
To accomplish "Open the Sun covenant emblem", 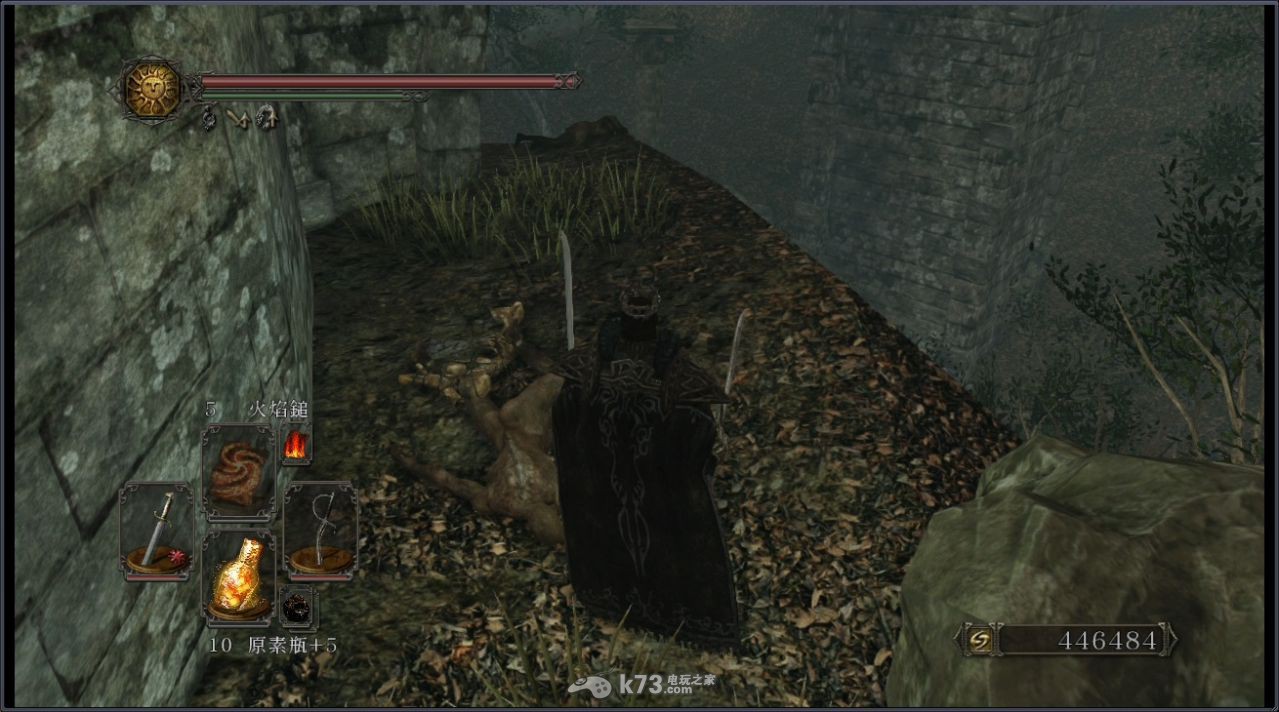I will pyautogui.click(x=153, y=89).
